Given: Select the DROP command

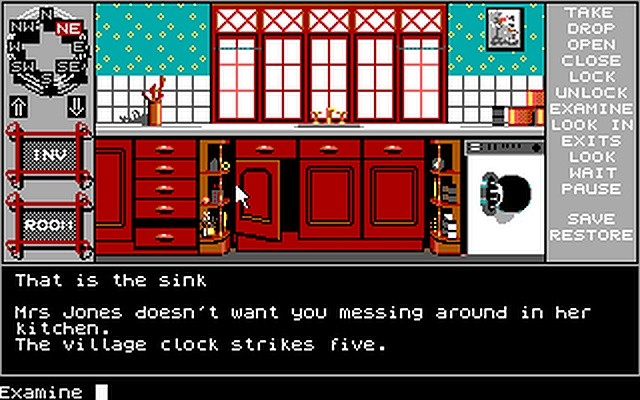Looking at the screenshot, I should (x=588, y=28).
